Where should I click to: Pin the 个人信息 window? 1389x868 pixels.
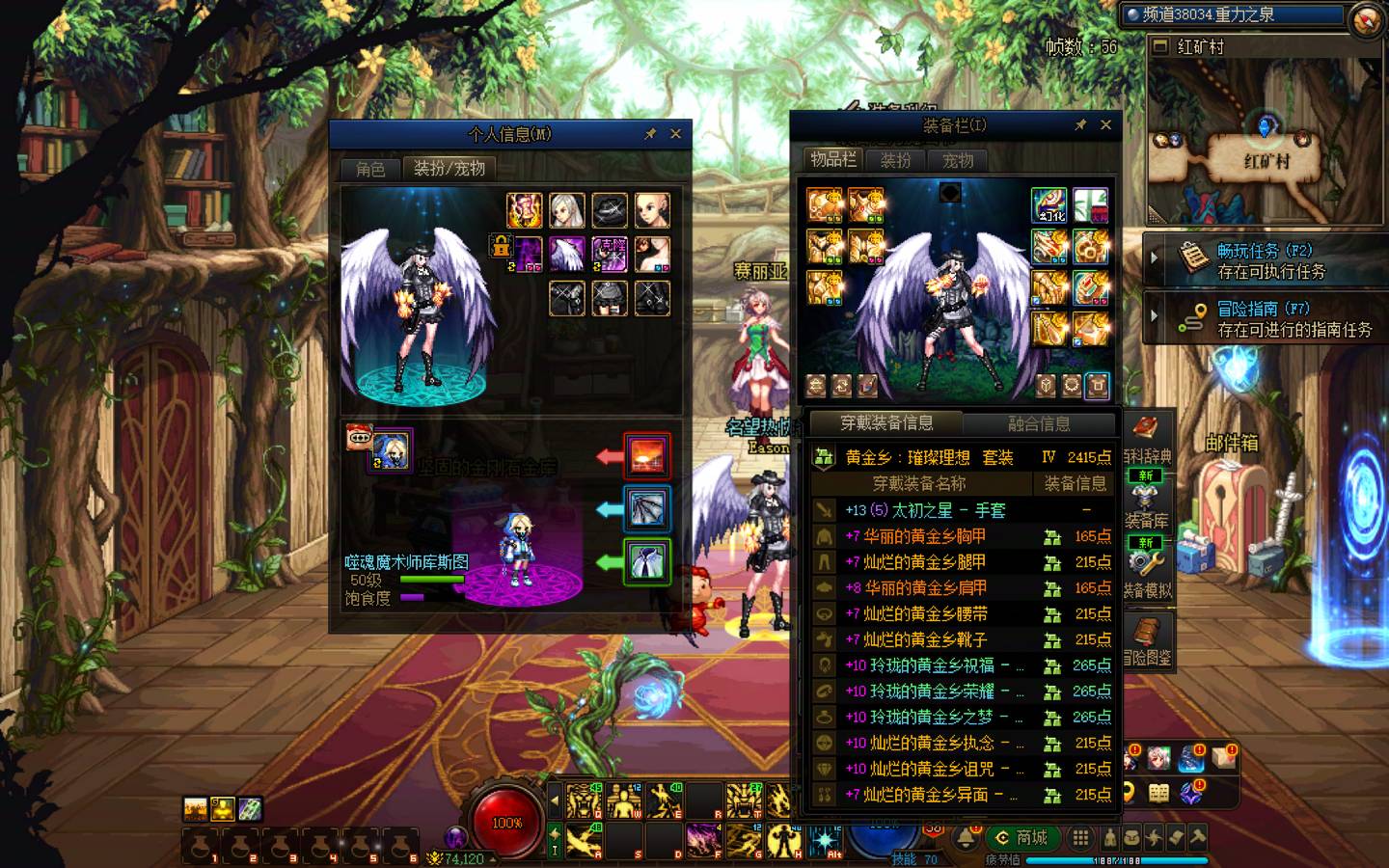click(x=650, y=134)
